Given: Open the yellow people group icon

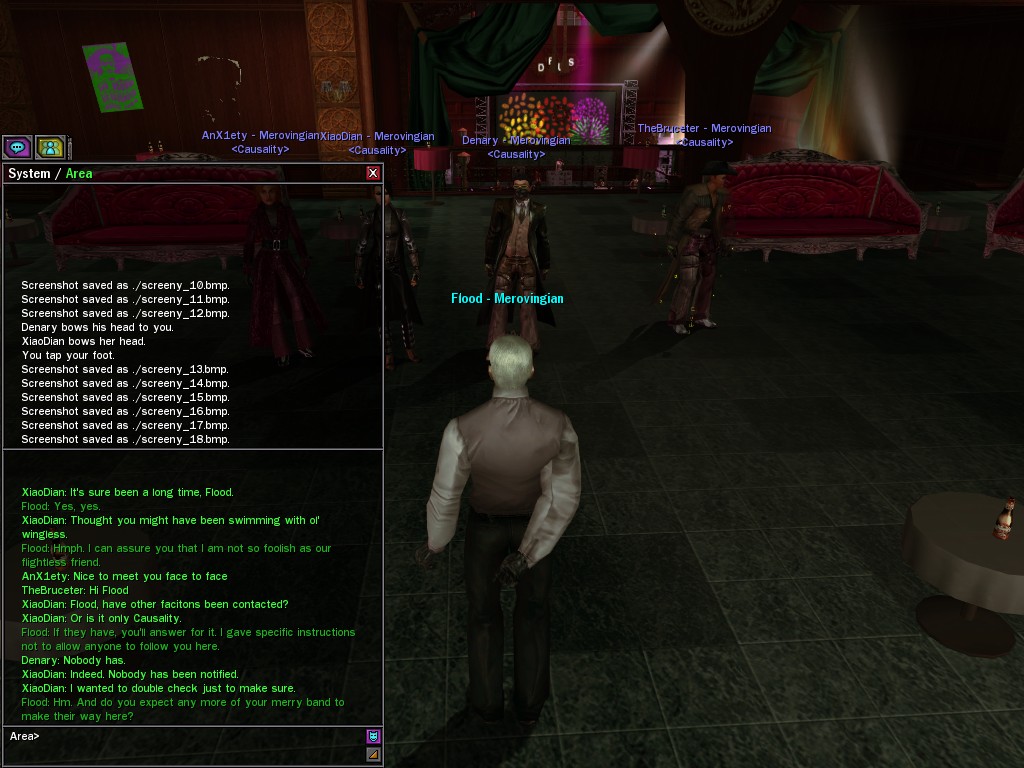Looking at the screenshot, I should pyautogui.click(x=50, y=147).
